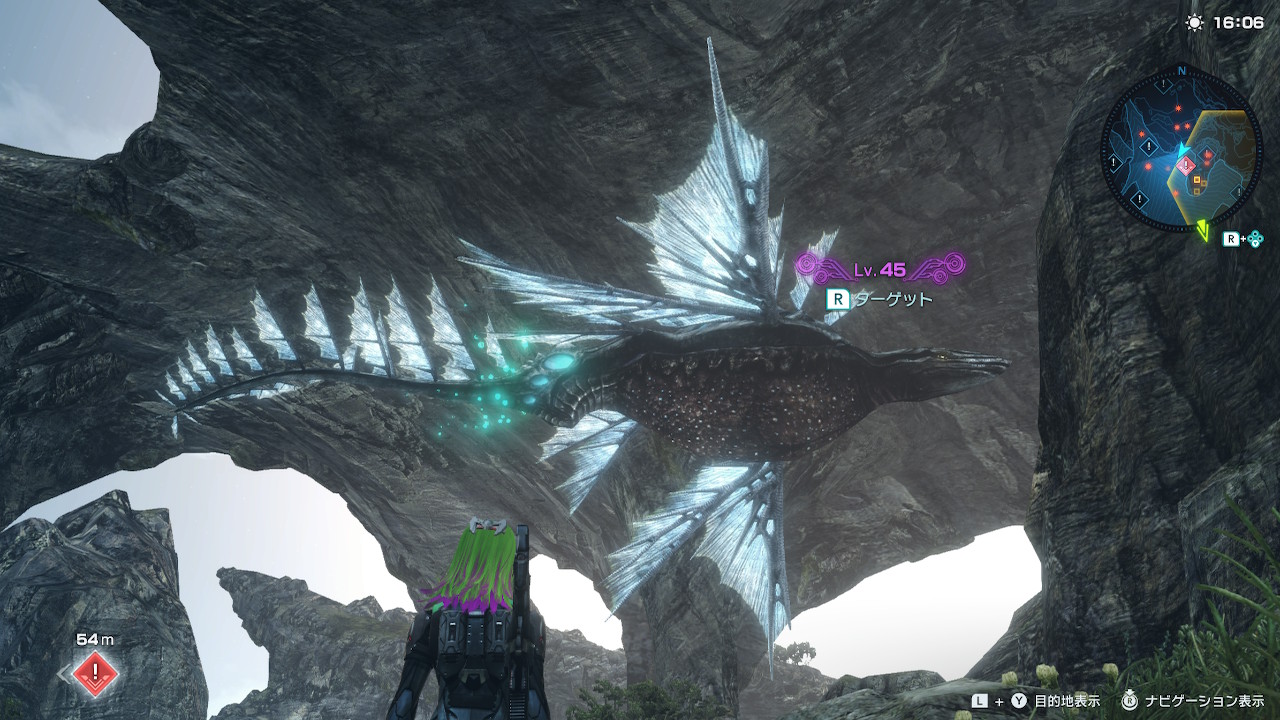Click the pink diamond marker on the minimap

tap(1186, 165)
